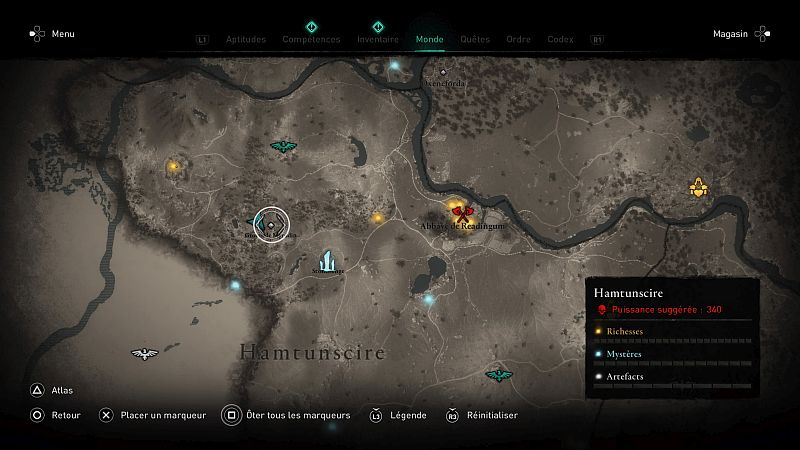Viewport: 800px width, 450px height.
Task: Switch to the Aptitudes tab
Action: coord(246,40)
